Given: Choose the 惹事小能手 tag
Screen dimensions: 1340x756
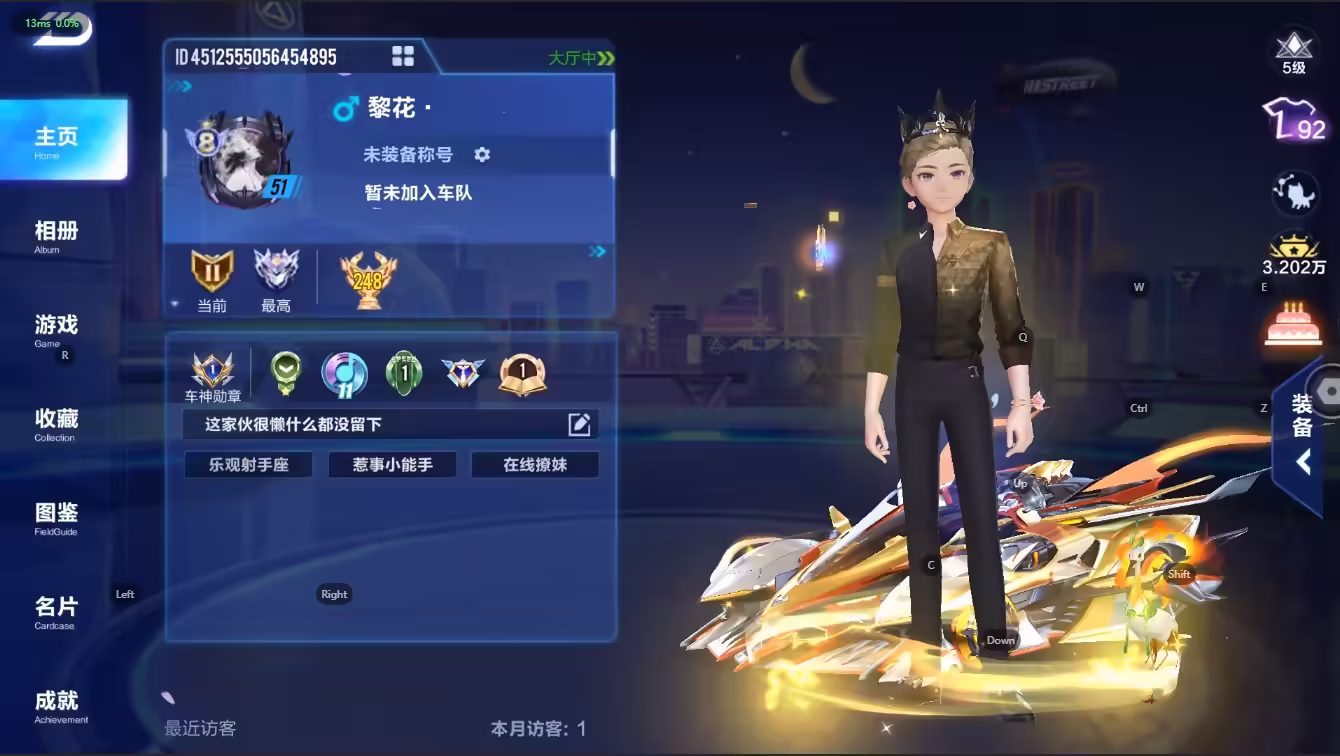Looking at the screenshot, I should tap(392, 465).
